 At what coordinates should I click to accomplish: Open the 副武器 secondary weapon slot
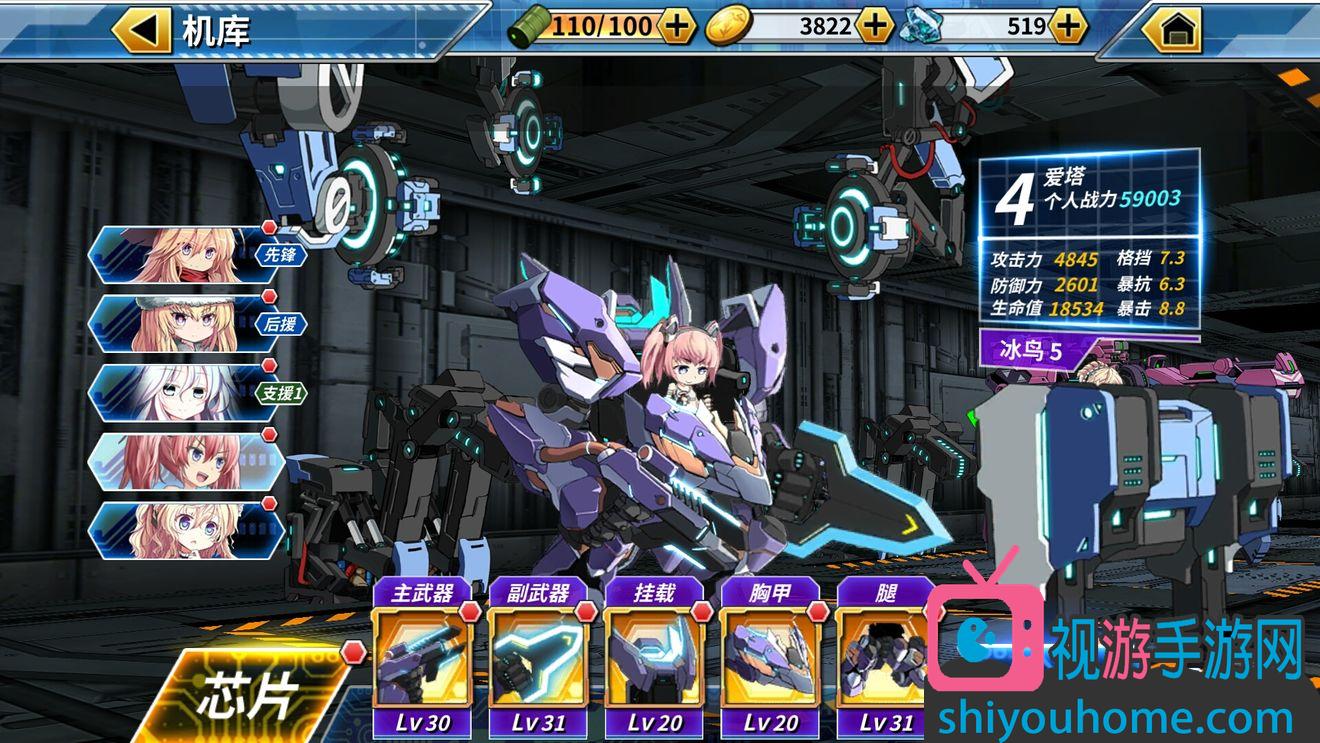pos(539,658)
